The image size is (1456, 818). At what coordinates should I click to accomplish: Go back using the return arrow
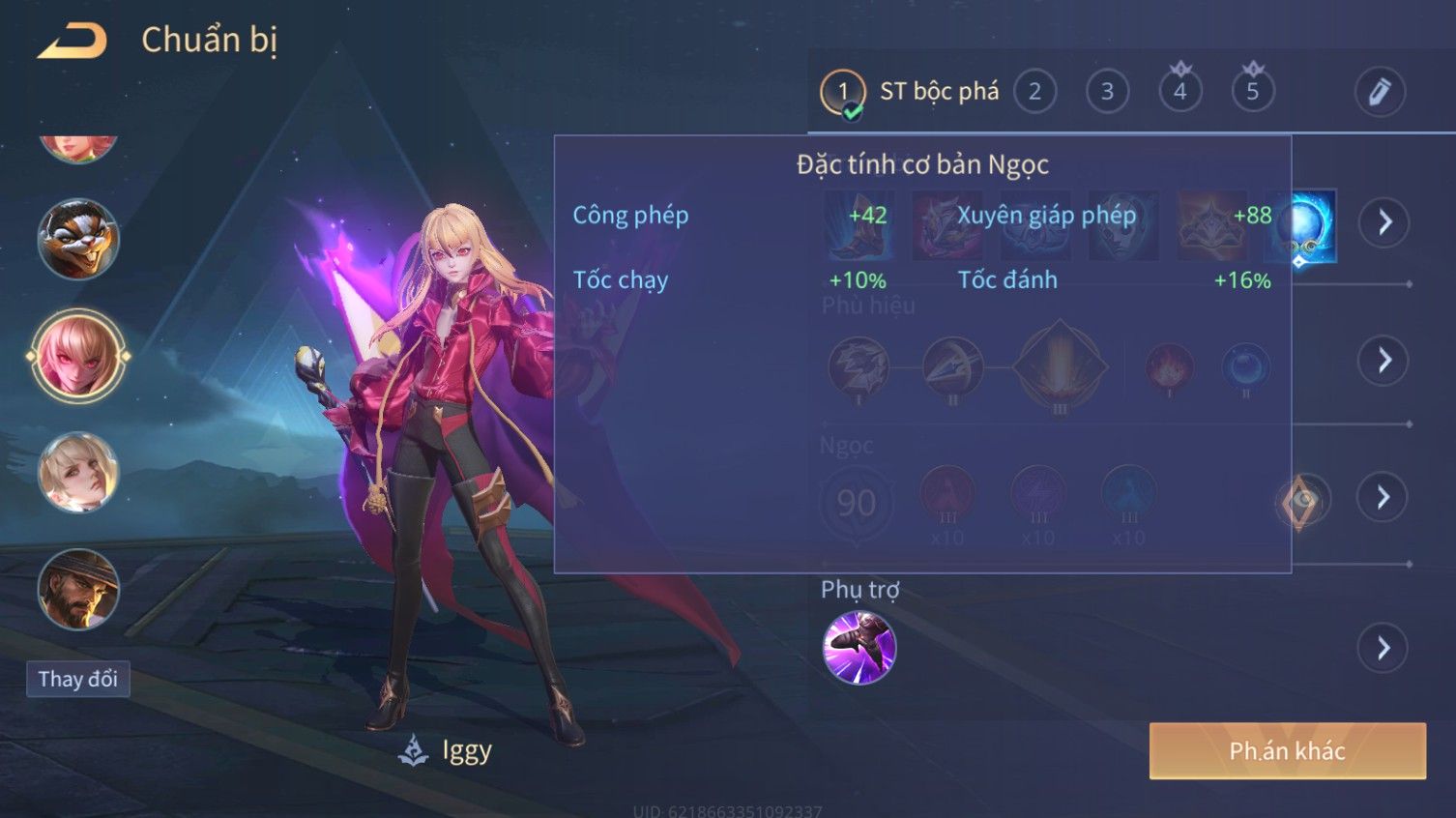[72, 42]
